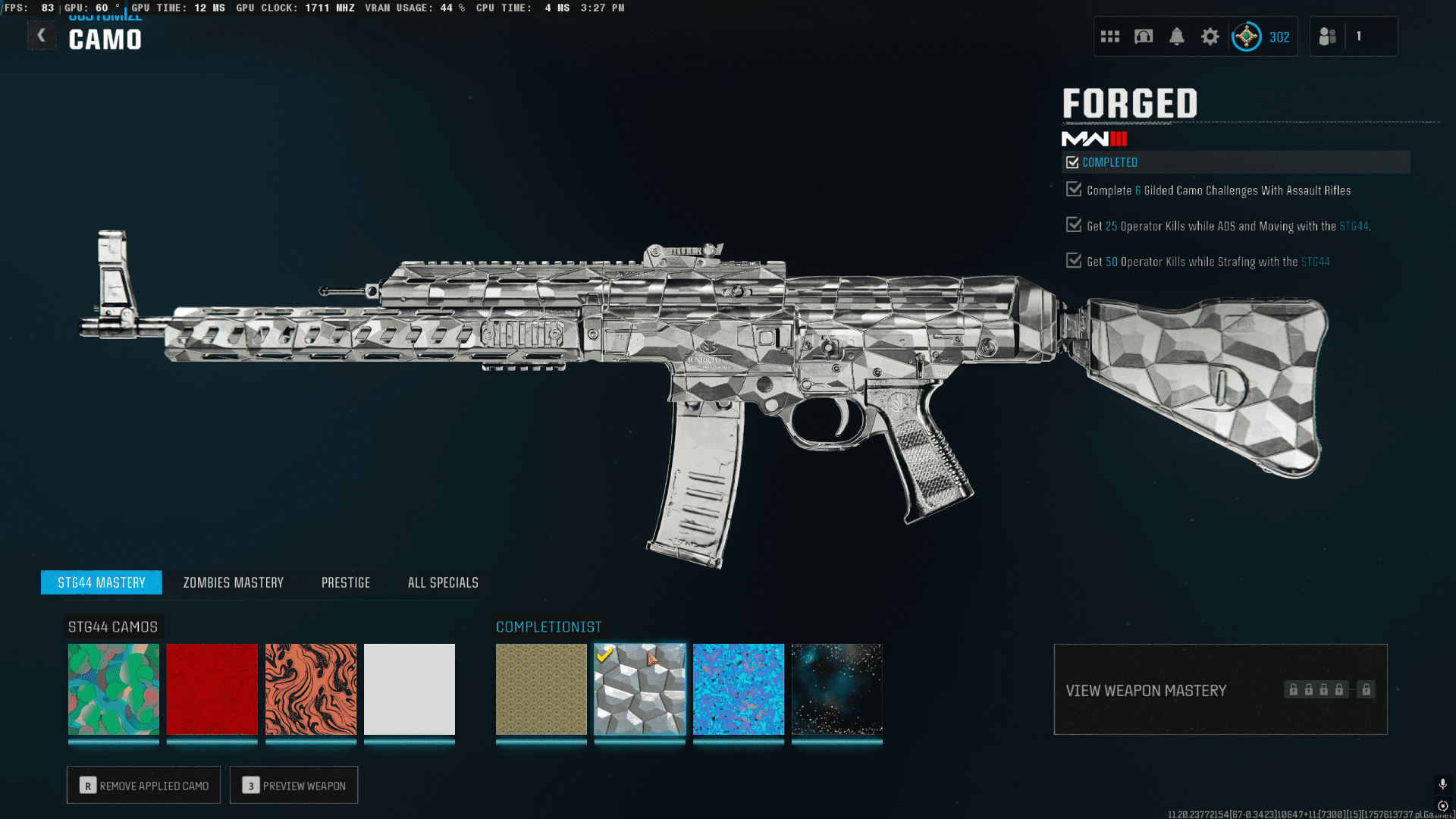1456x819 pixels.
Task: Pick the blue iridescent completionist camo
Action: 739,689
